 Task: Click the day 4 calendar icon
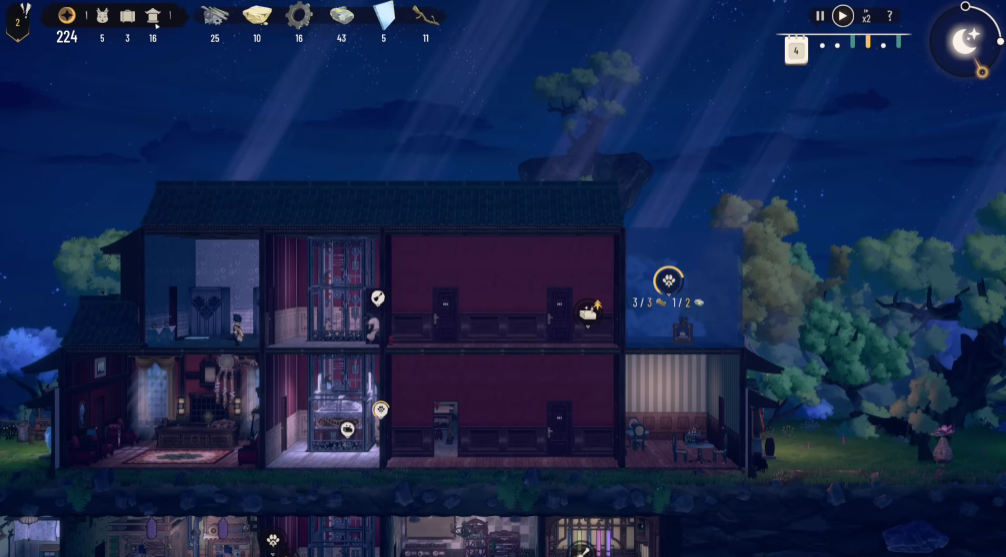[x=796, y=50]
